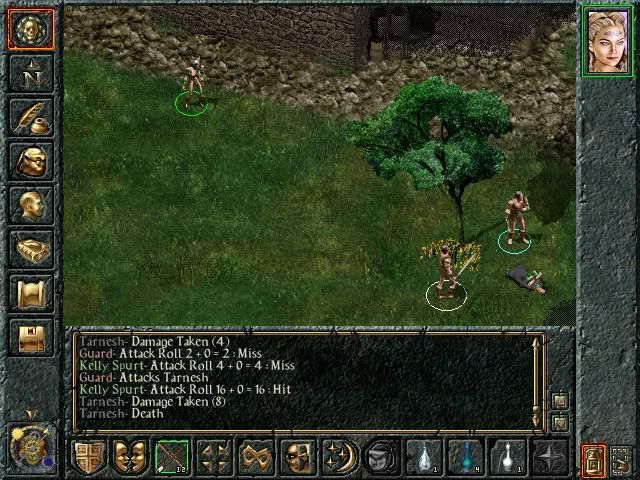Screen dimensions: 640x480
Task: Select the arrow weapon quick slot
Action: 172,458
